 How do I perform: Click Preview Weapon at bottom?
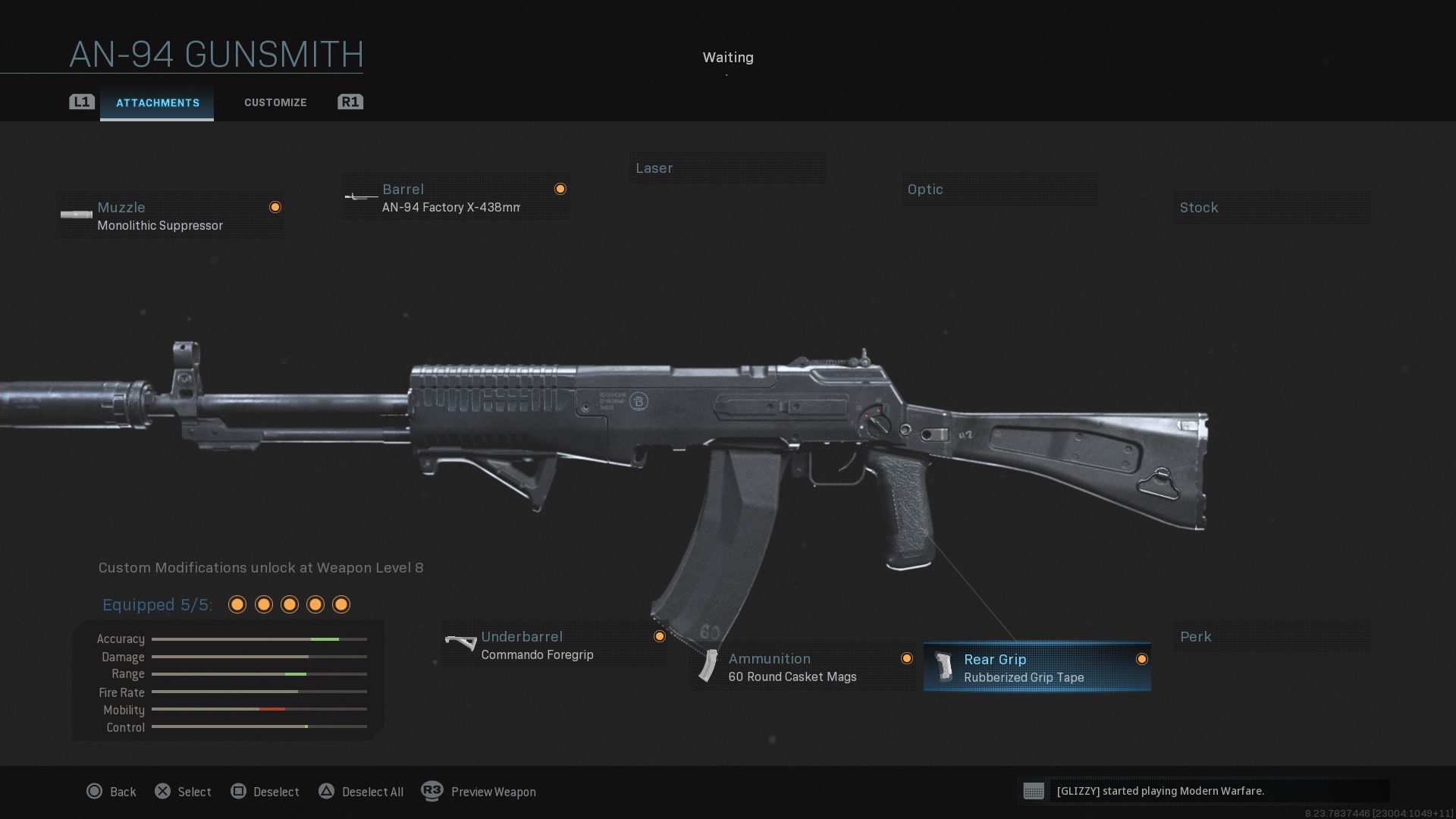[493, 792]
